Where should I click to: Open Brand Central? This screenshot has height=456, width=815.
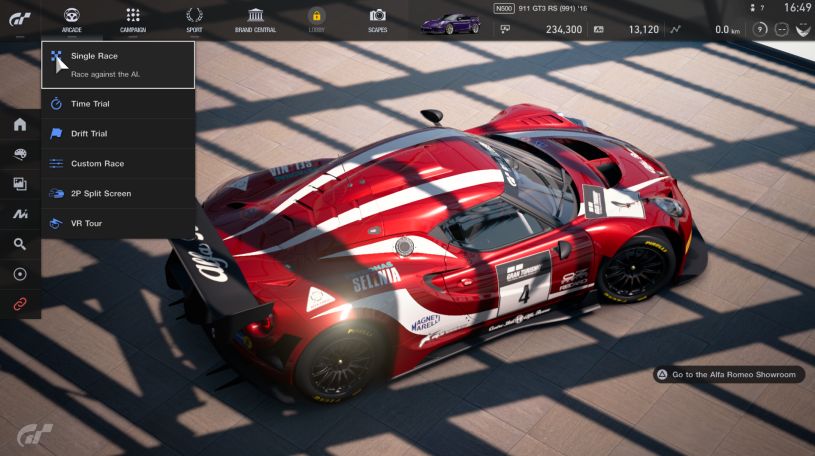[256, 19]
